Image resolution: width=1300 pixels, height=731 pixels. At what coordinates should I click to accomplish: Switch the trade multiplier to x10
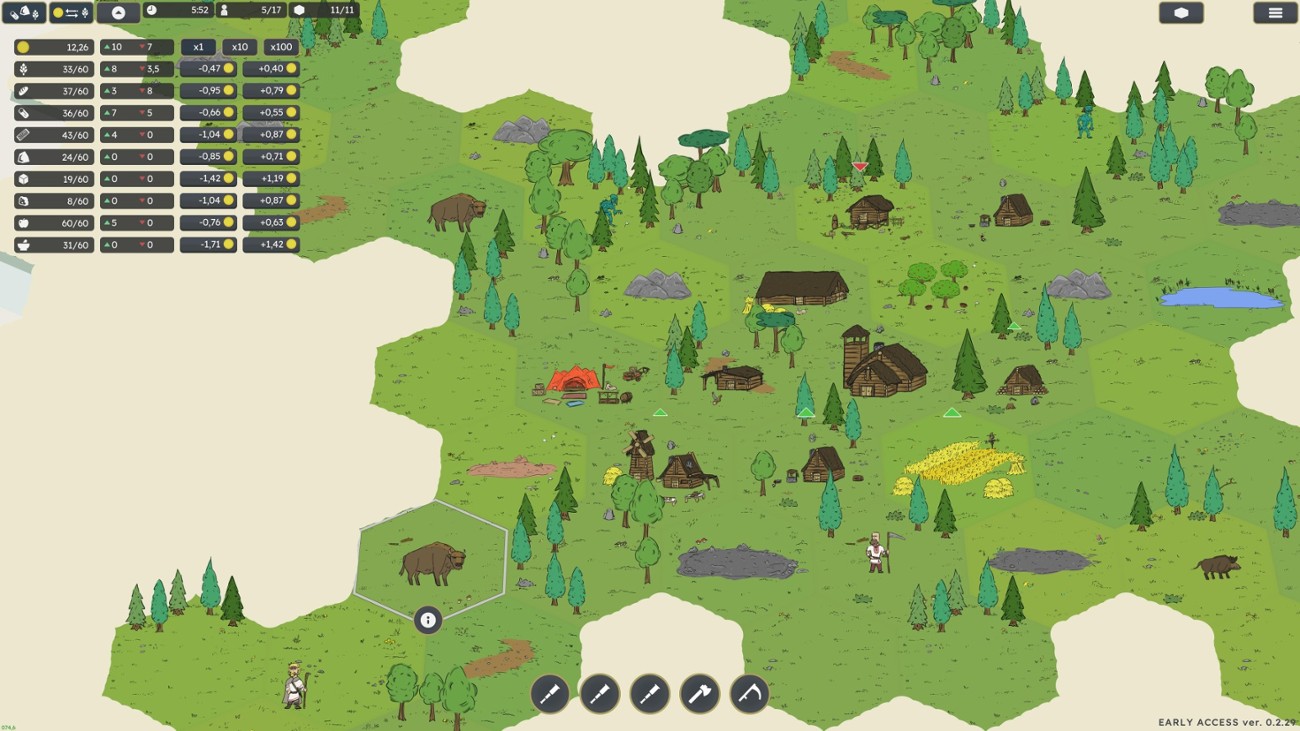(x=238, y=46)
